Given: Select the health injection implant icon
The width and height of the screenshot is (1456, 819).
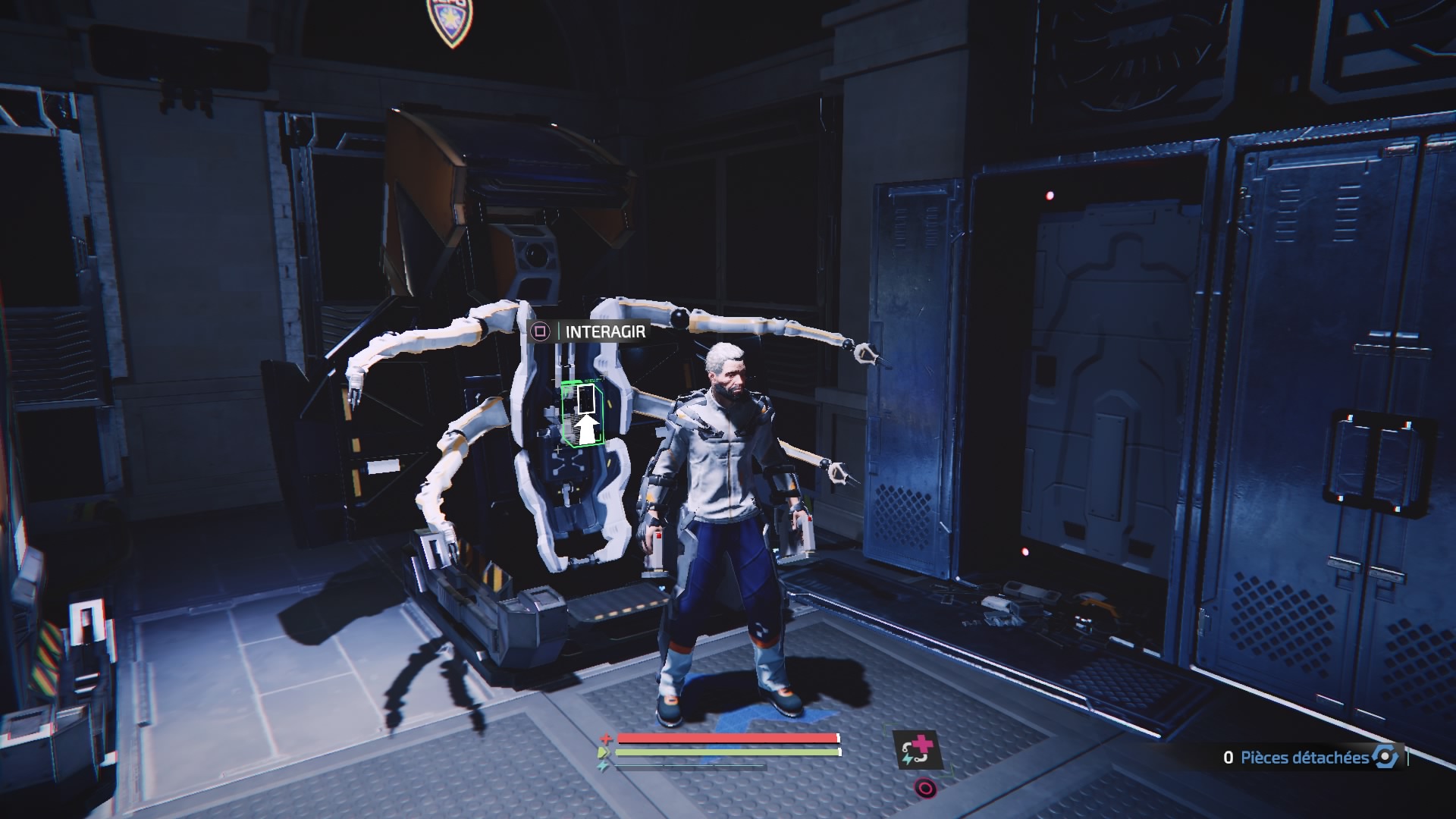Looking at the screenshot, I should coord(917,749).
